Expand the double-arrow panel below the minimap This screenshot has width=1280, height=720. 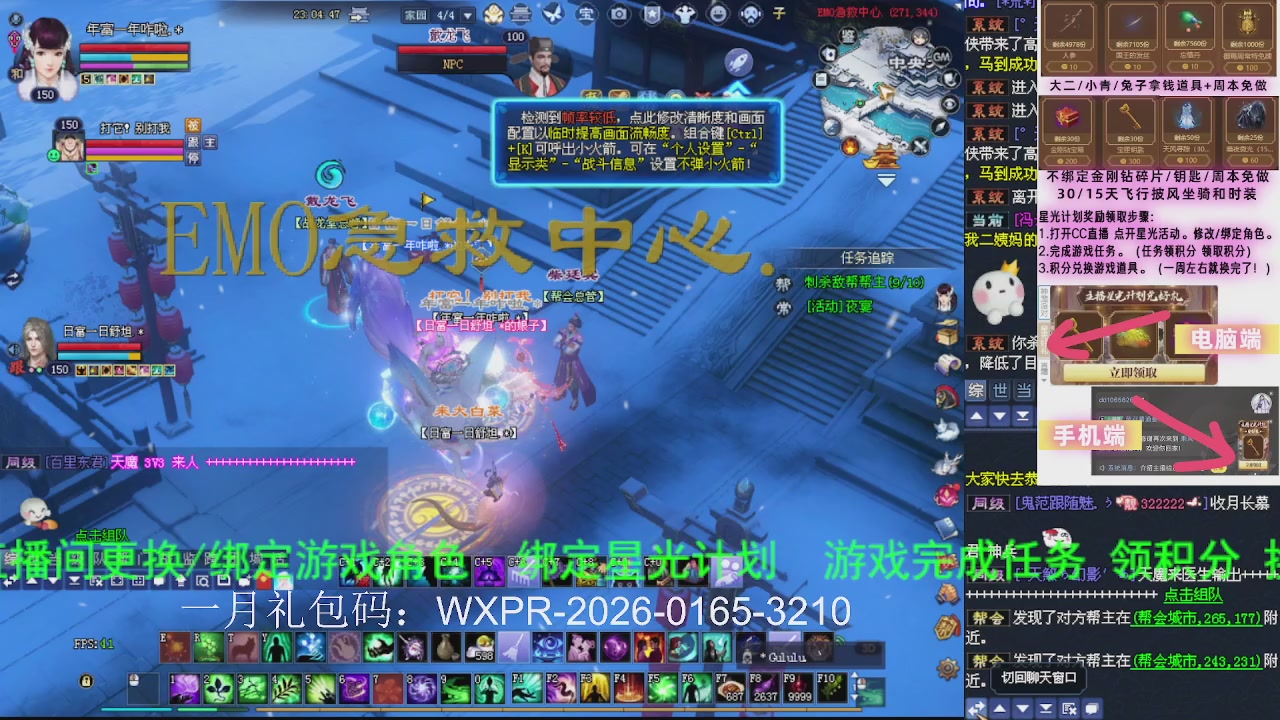coord(885,178)
